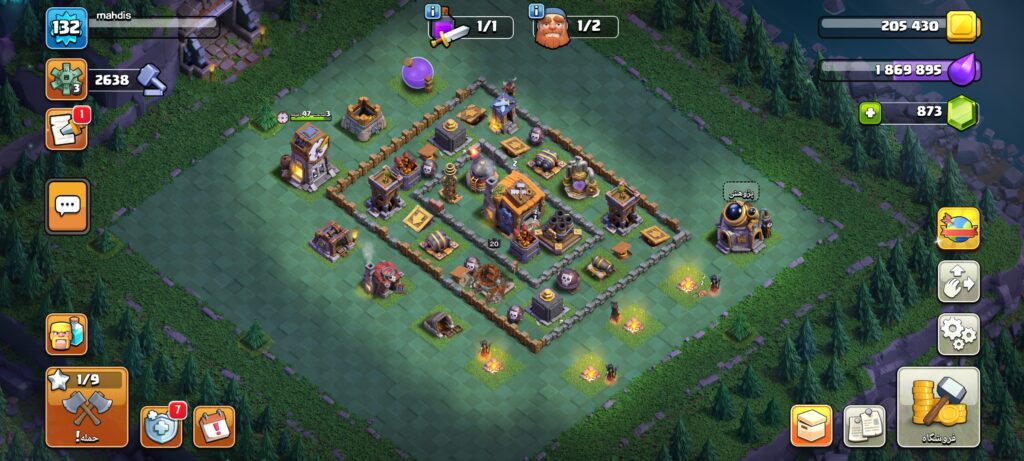Show info for the 1/1 sword counter
The width and height of the screenshot is (1024, 461).
pyautogui.click(x=433, y=12)
